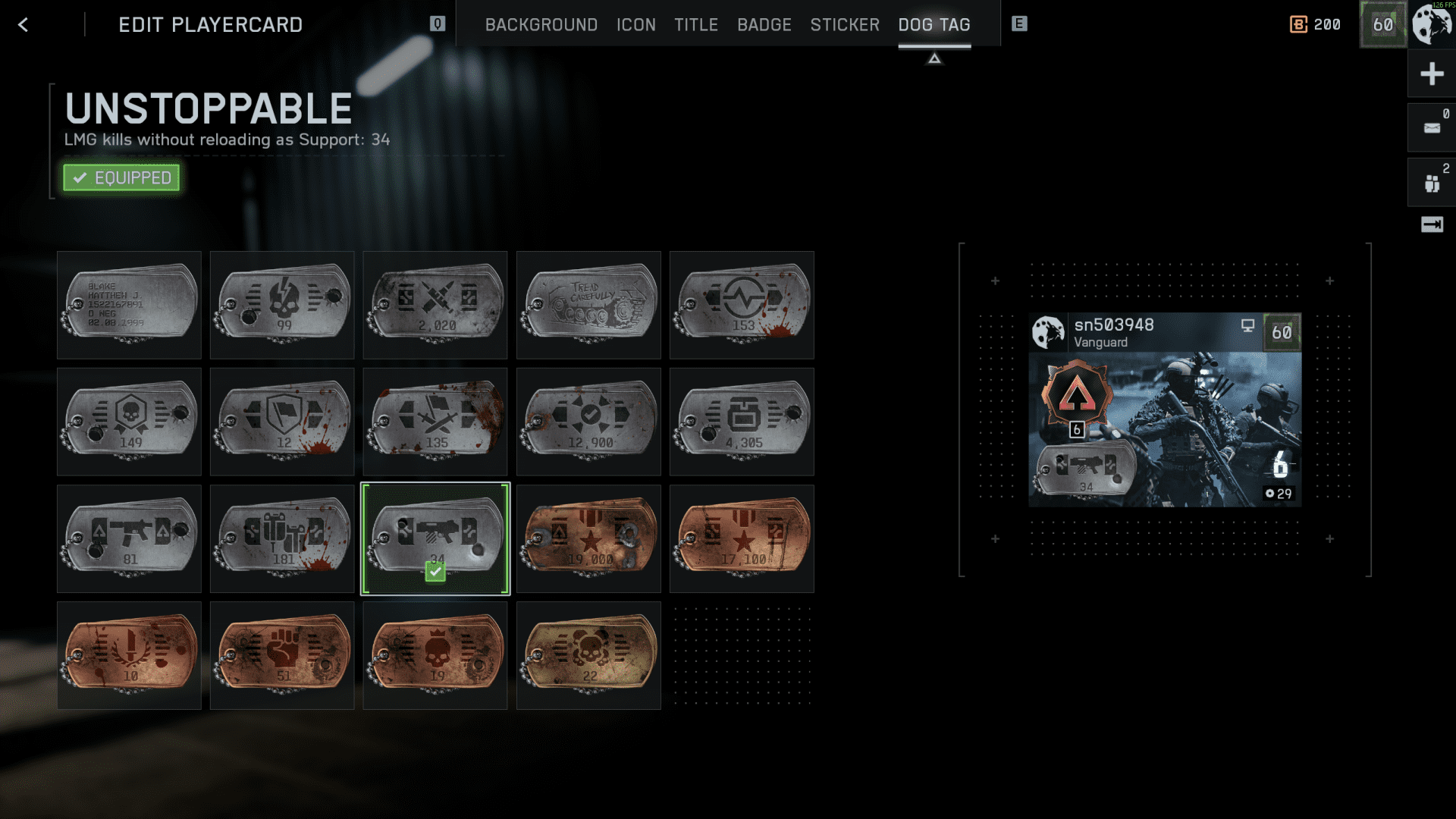Open the Icon tab
This screenshot has height=819, width=1456.
click(635, 25)
